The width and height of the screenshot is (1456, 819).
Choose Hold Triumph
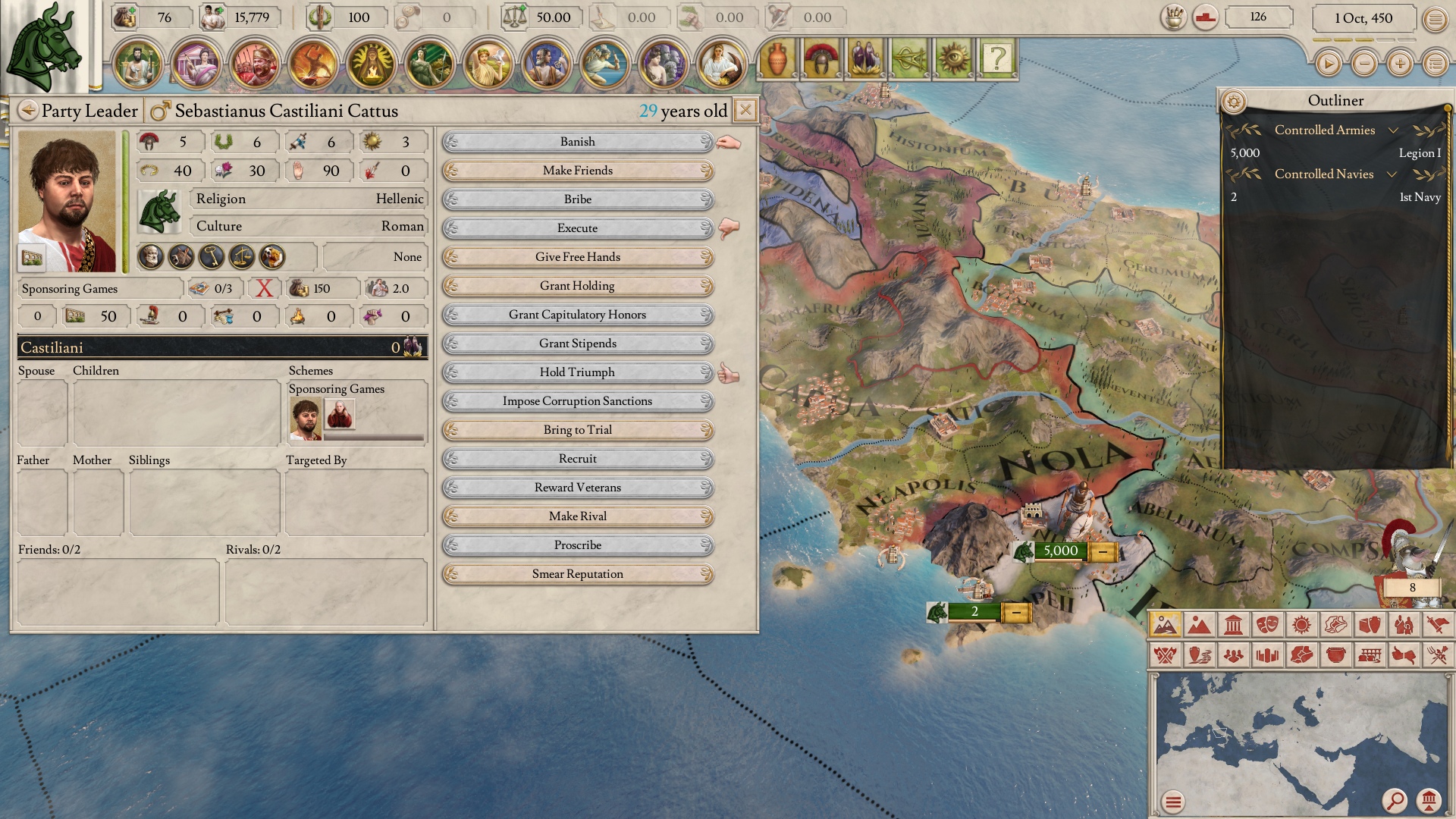577,372
